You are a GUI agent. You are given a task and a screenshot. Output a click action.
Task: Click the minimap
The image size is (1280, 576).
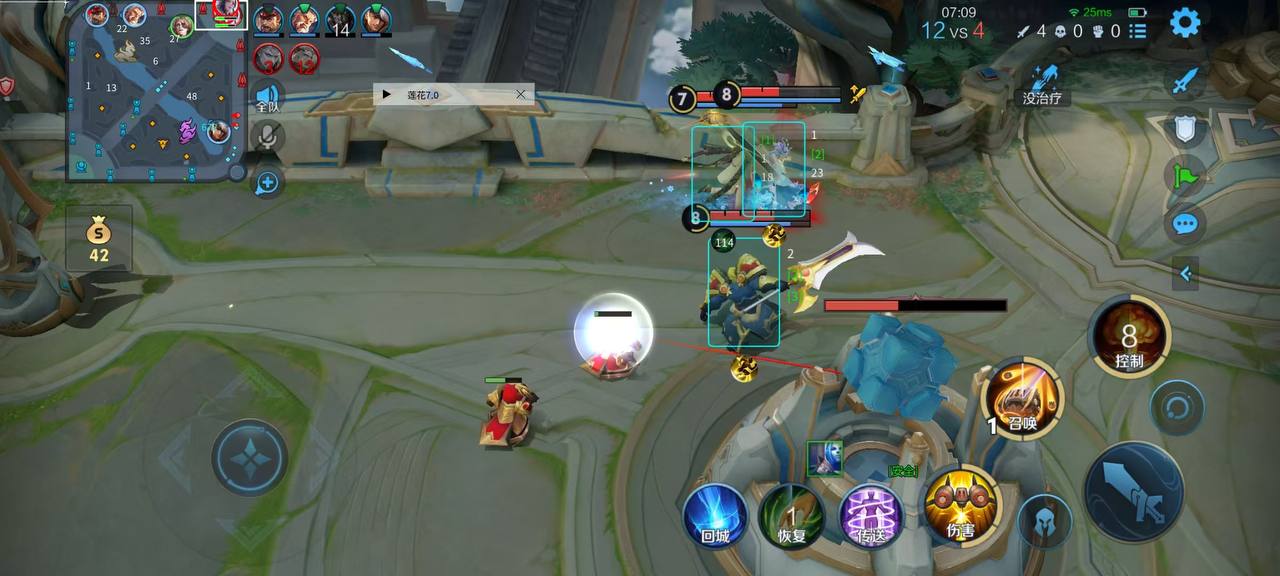pos(155,92)
